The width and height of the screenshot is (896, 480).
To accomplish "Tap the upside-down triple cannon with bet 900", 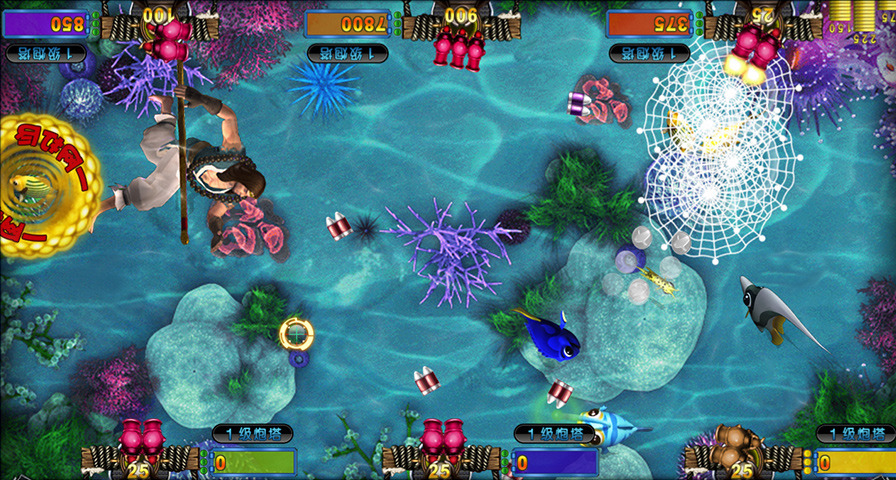I will click(x=459, y=45).
